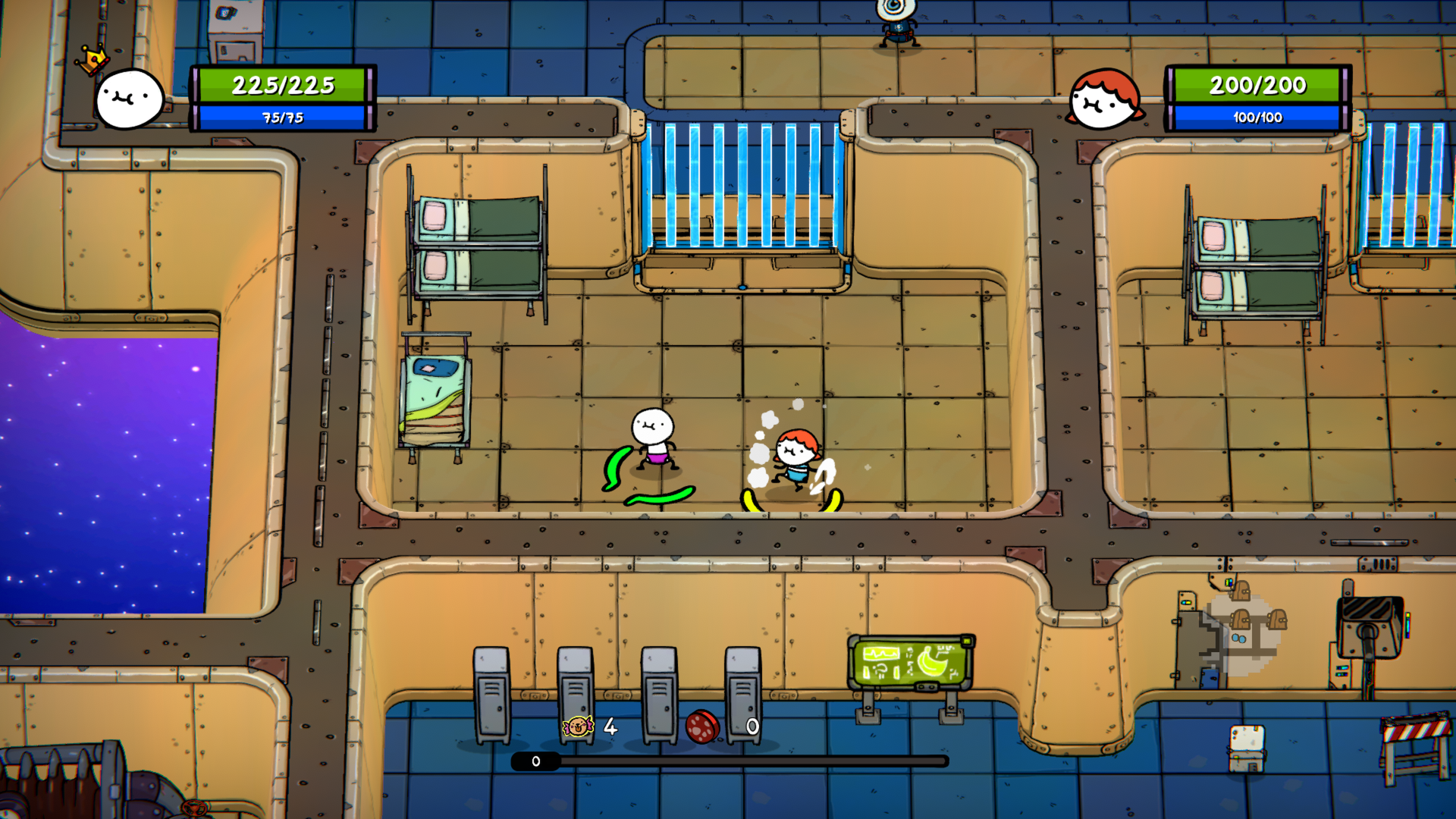Select the red-haired player two portrait
This screenshot has height=819, width=1456.
[x=1104, y=99]
